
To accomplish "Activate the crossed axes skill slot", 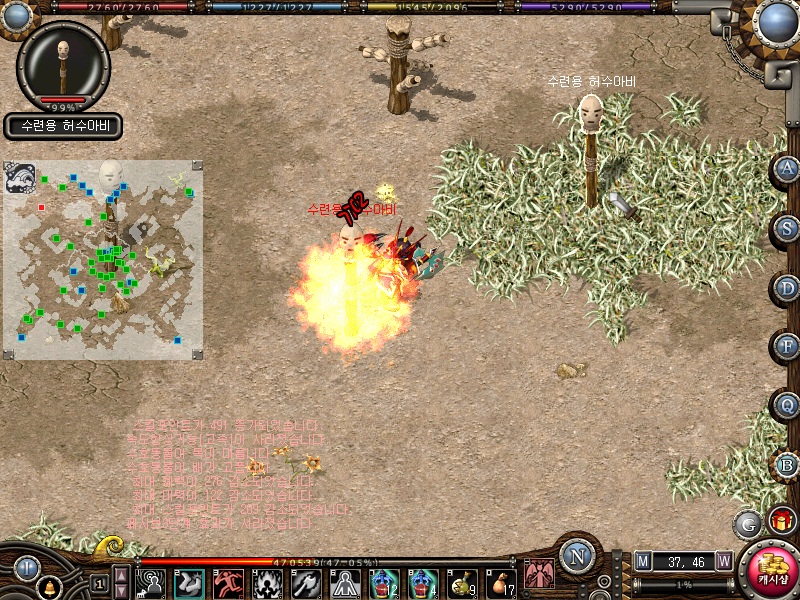I will [306, 583].
